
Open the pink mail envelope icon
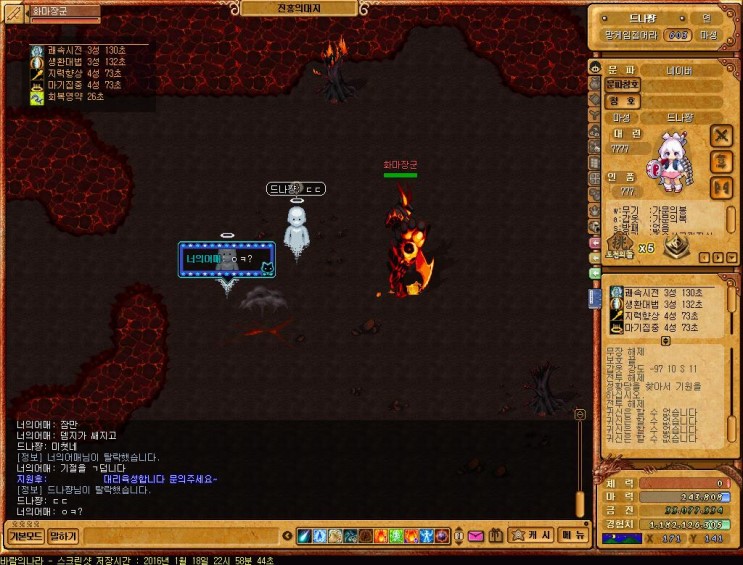475,536
